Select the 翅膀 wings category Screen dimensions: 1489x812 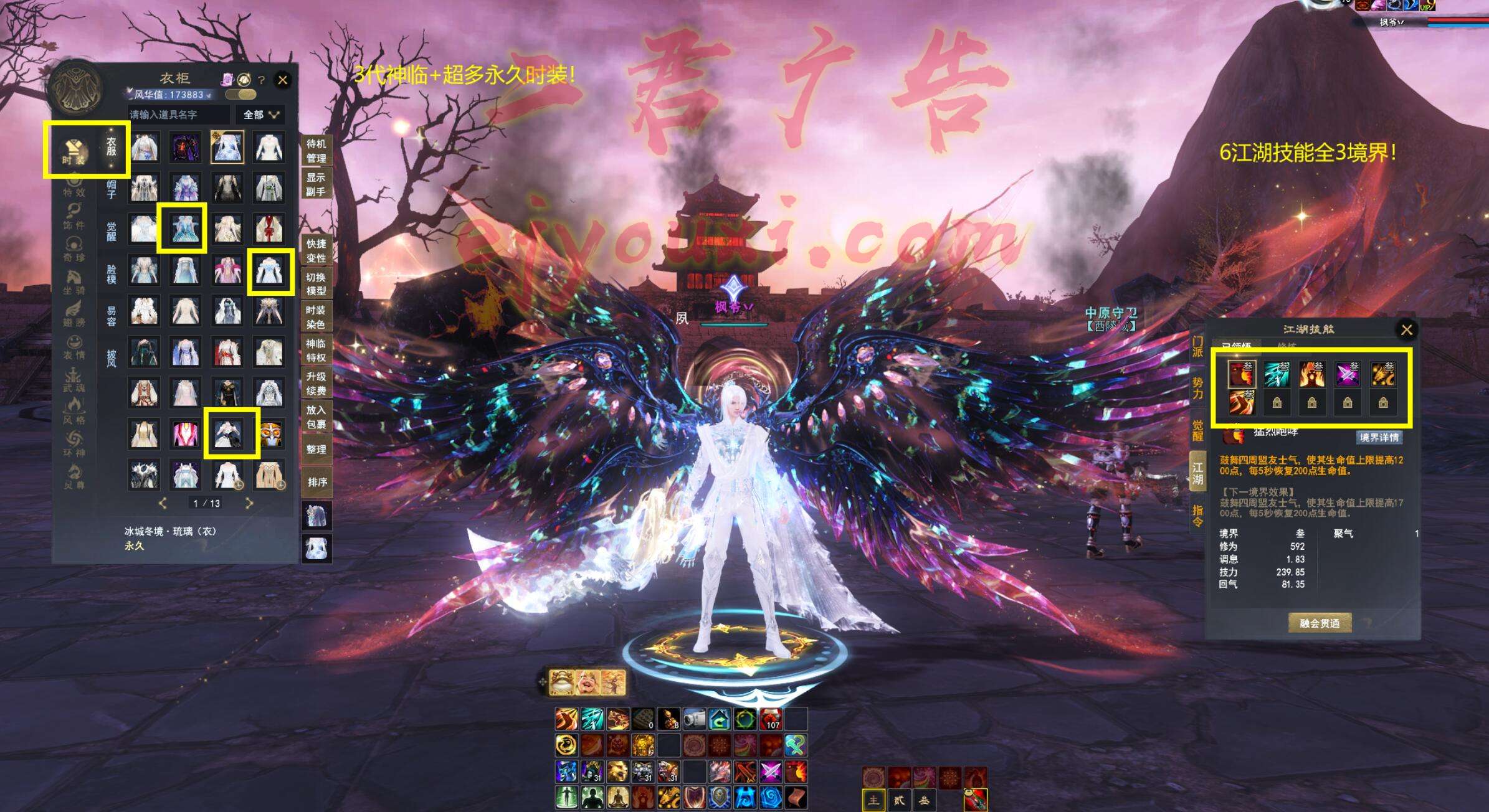point(74,314)
